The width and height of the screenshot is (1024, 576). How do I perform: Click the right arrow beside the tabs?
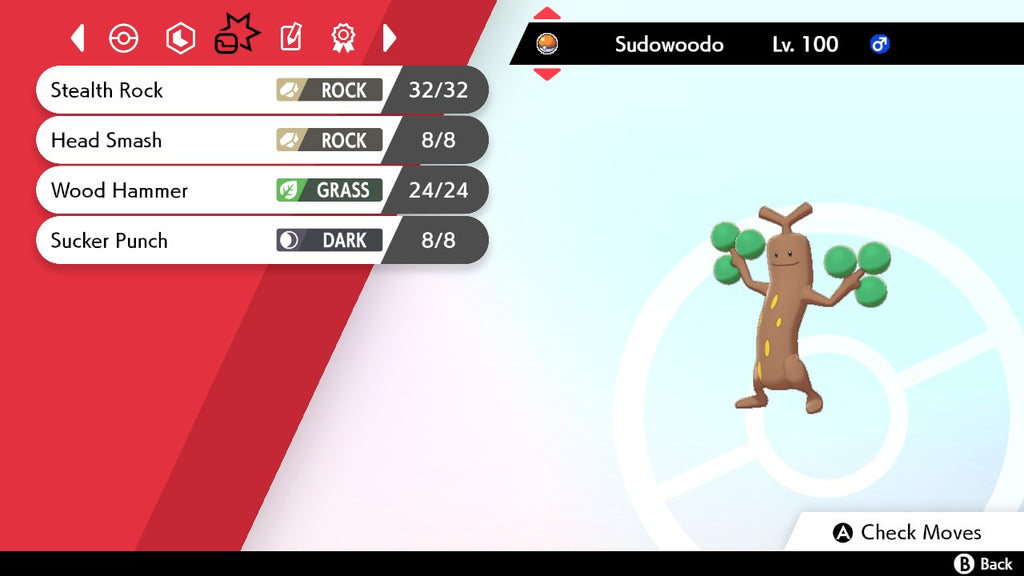coord(390,38)
